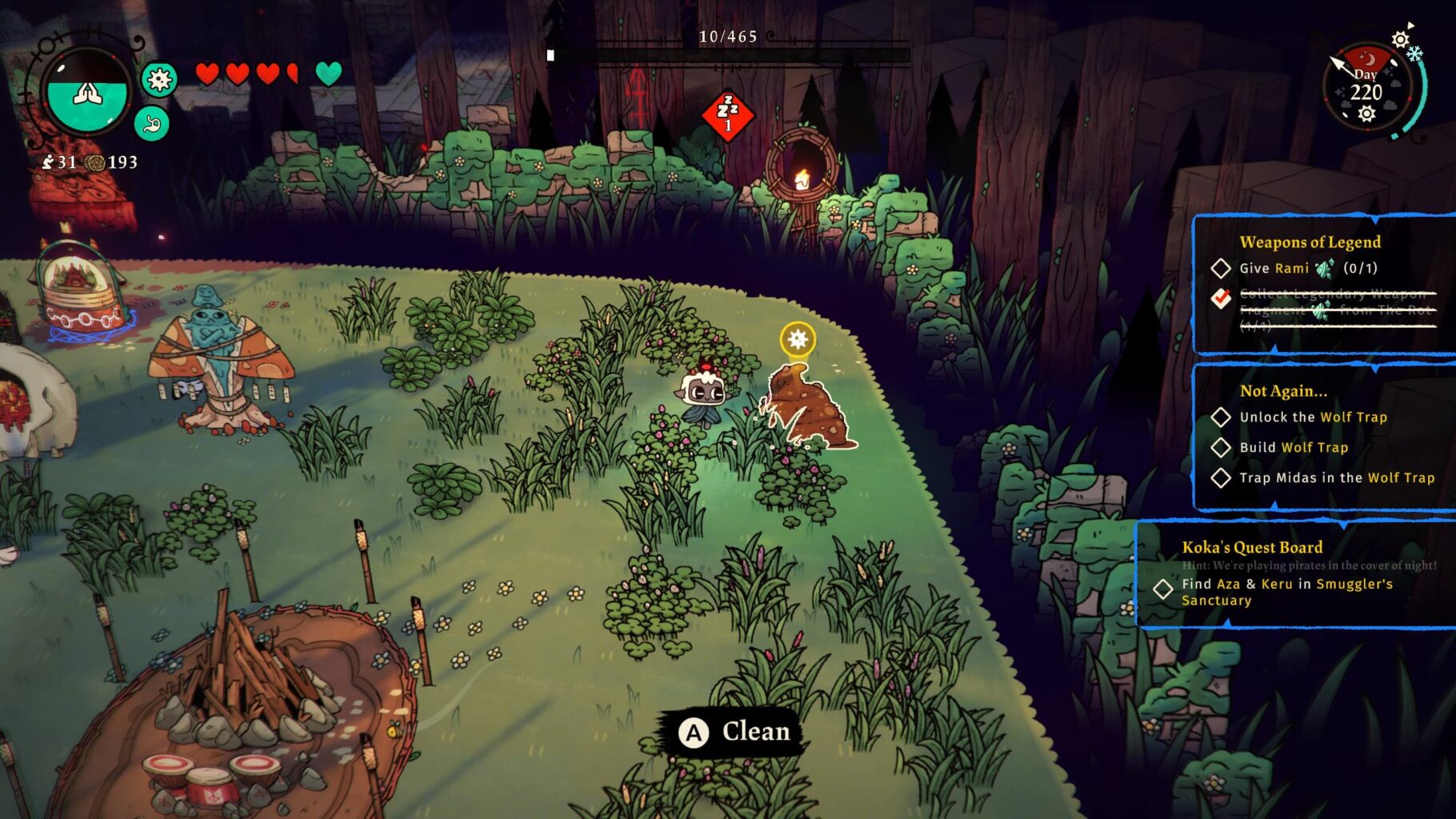1456x819 pixels.
Task: Select the Not Again... quest entry
Action: (1282, 391)
